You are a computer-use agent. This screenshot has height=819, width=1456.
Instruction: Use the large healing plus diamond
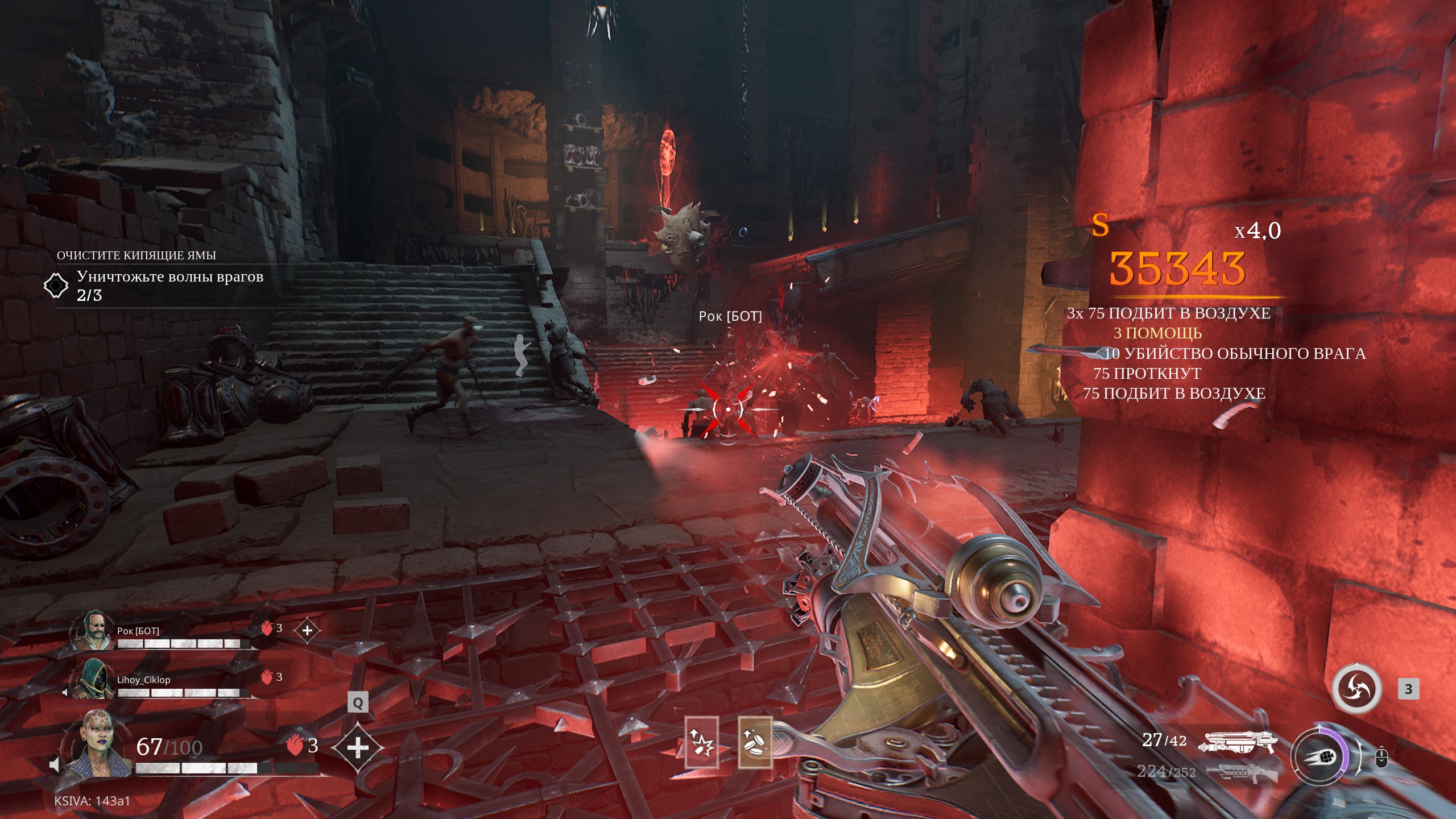pyautogui.click(x=357, y=748)
